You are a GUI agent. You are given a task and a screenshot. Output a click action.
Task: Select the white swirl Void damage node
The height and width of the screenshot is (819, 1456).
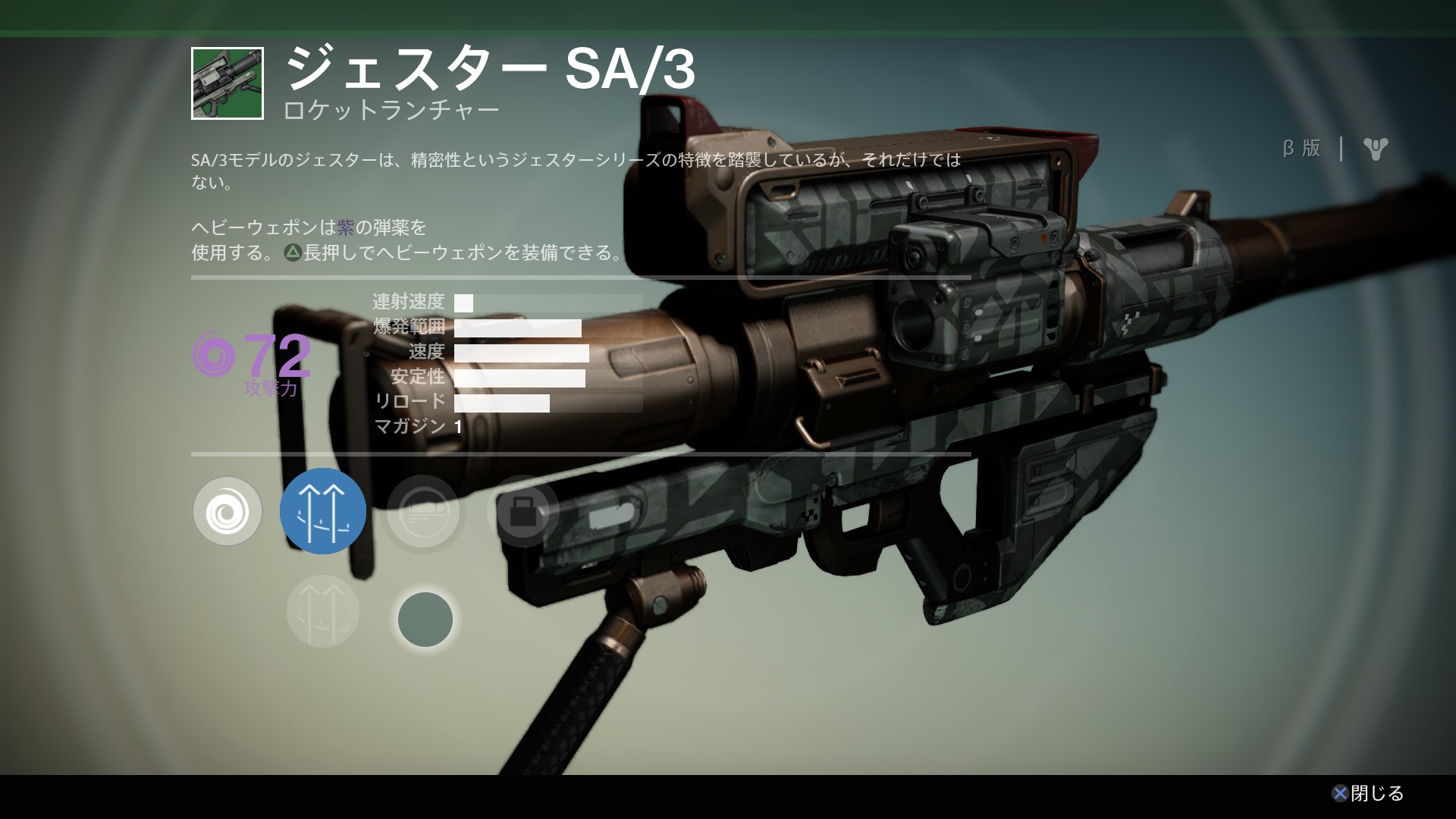(227, 512)
